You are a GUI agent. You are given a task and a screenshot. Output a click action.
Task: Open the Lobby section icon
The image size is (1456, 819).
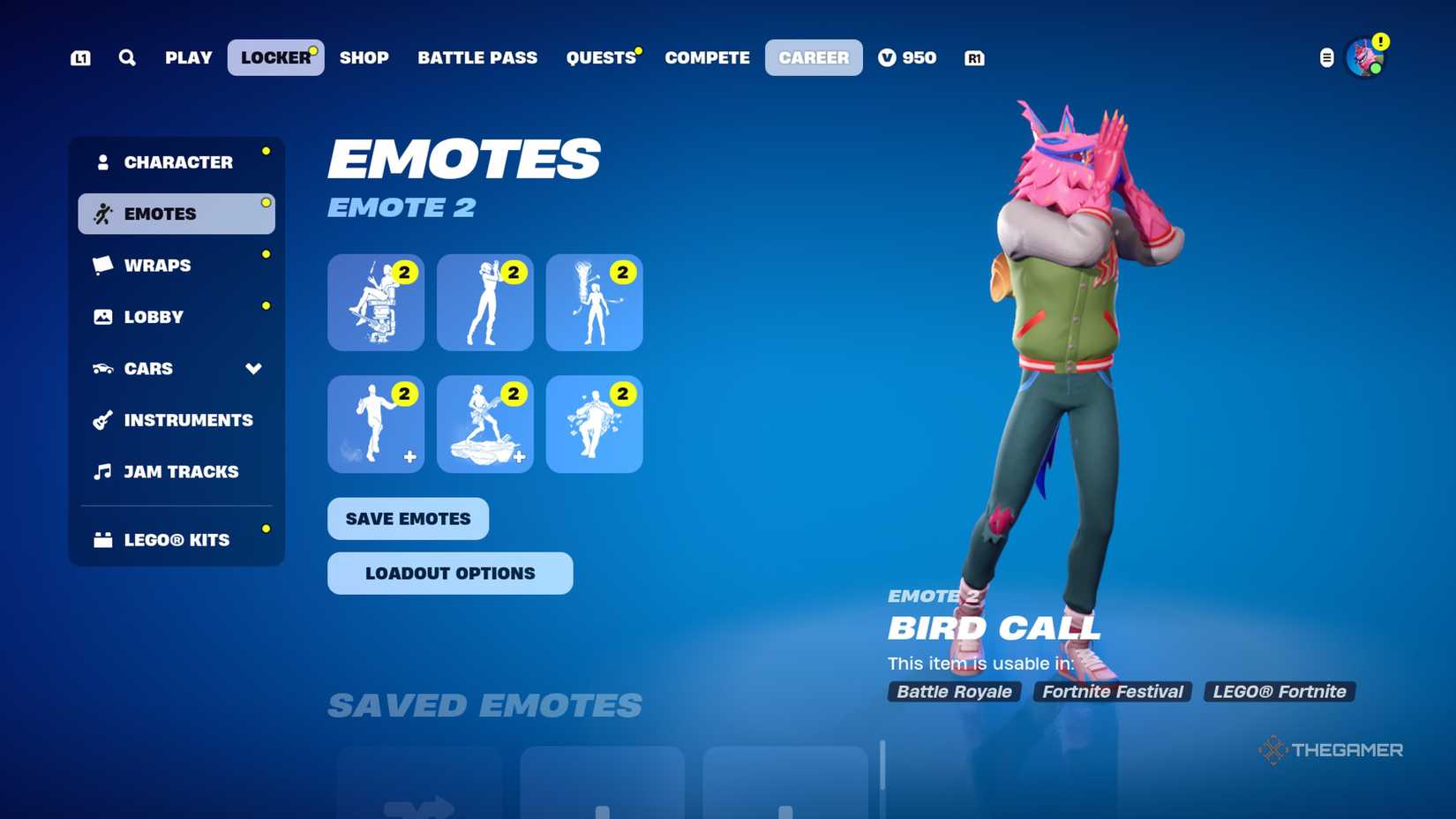click(x=101, y=316)
